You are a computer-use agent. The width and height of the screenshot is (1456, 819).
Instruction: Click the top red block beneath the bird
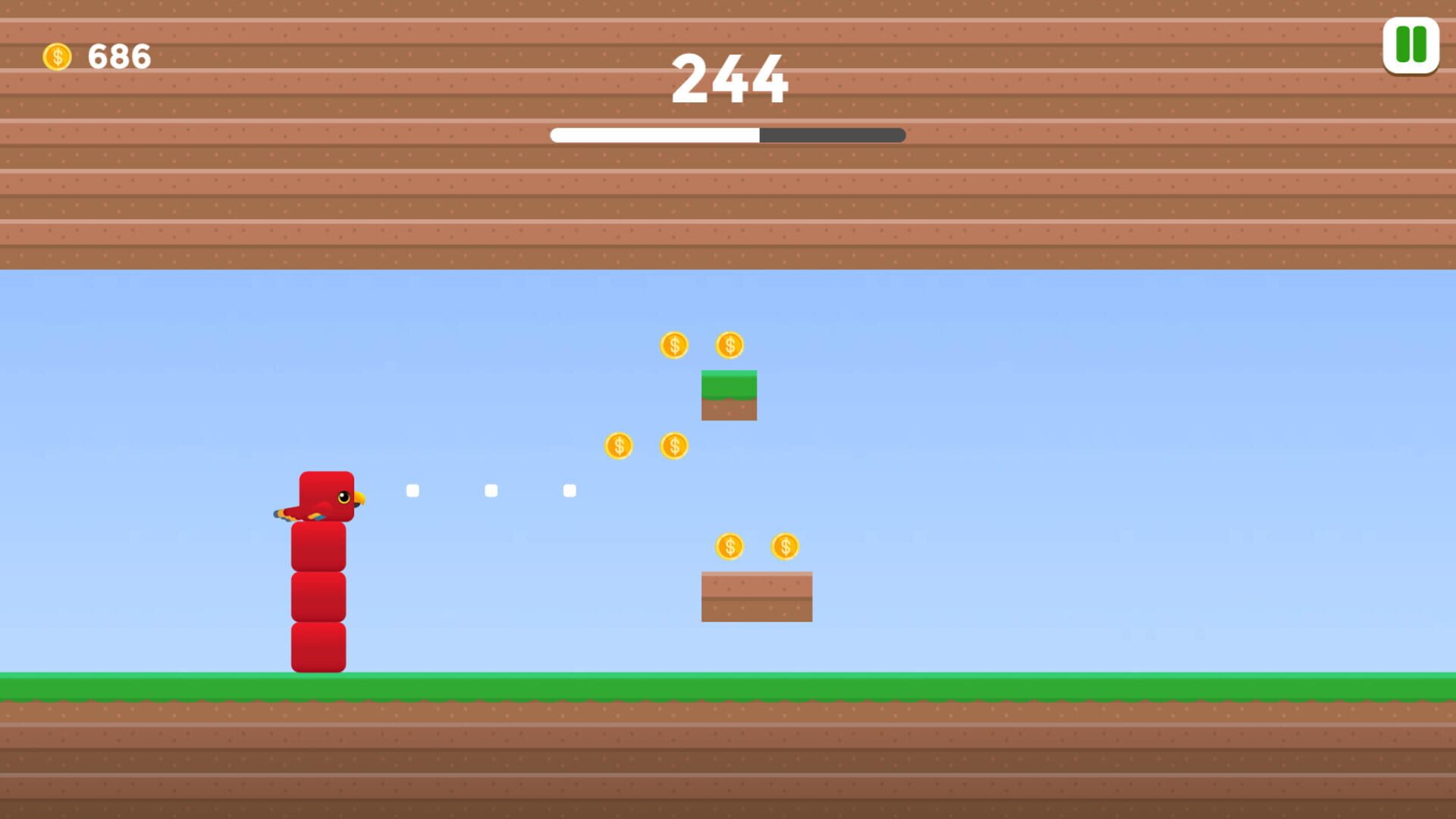coord(318,546)
